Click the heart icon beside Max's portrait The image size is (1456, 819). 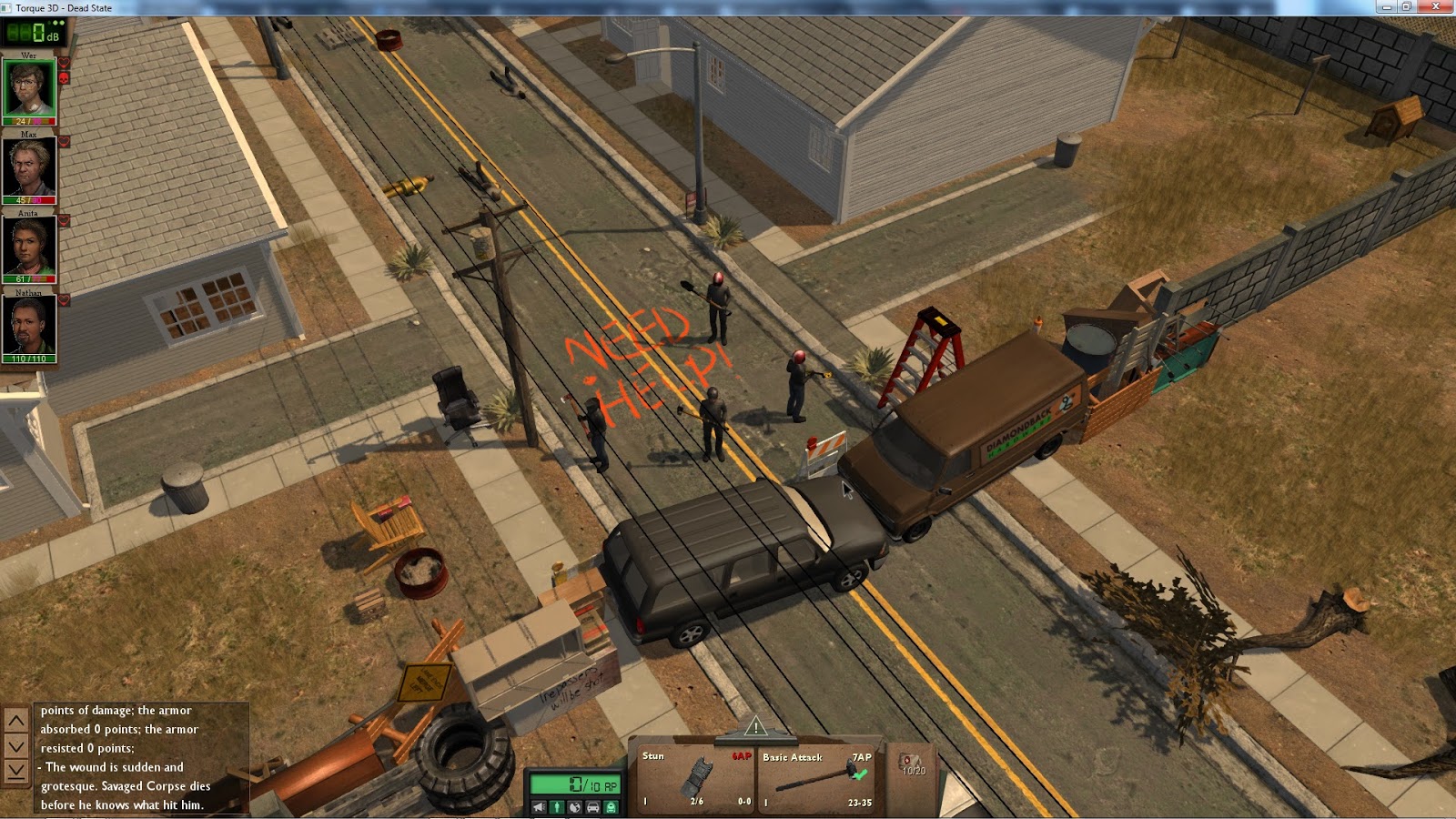(64, 141)
